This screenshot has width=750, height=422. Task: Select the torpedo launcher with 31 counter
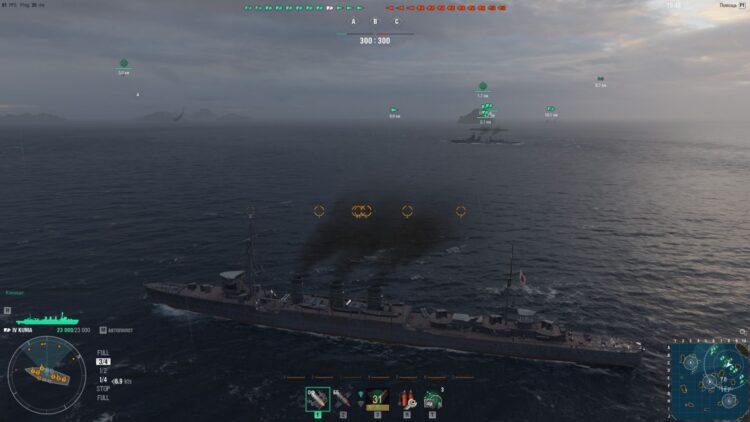(x=377, y=399)
